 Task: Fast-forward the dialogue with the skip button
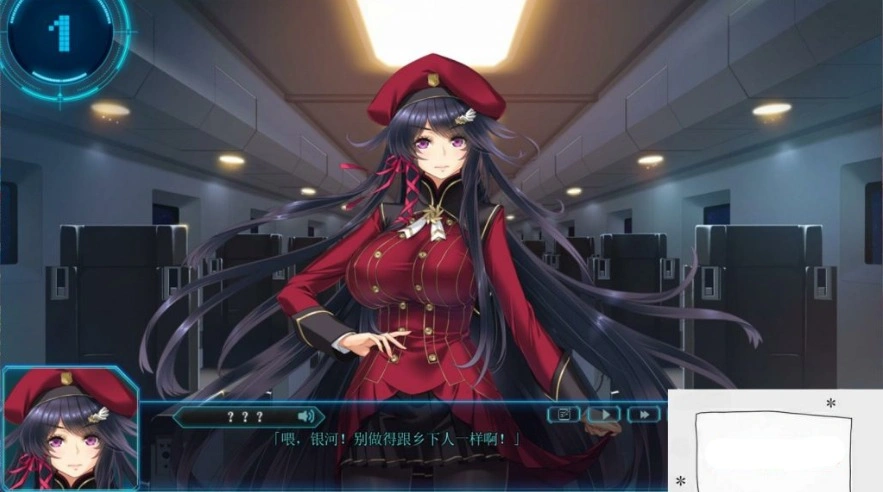(644, 414)
